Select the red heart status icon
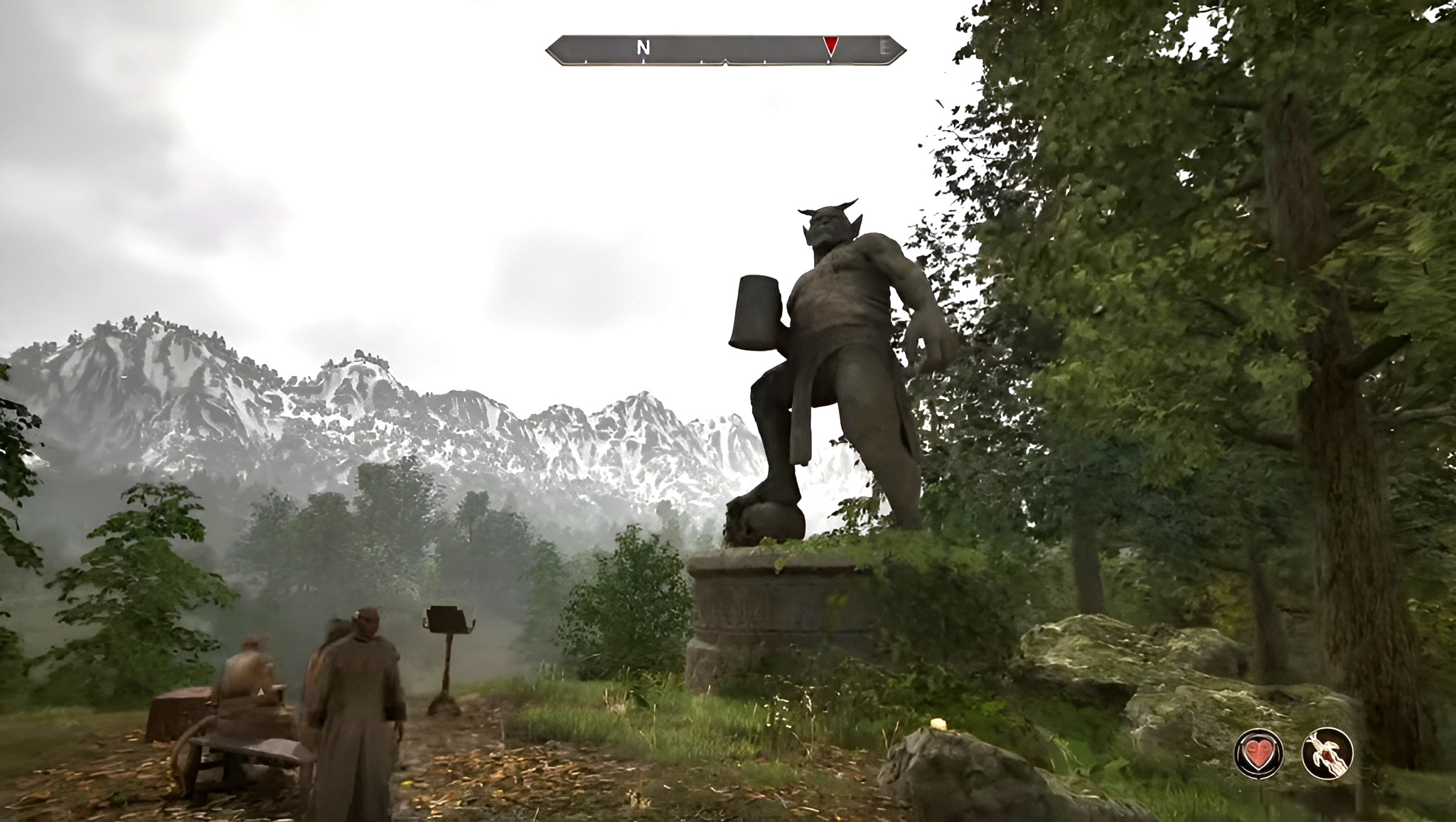 (x=1259, y=753)
